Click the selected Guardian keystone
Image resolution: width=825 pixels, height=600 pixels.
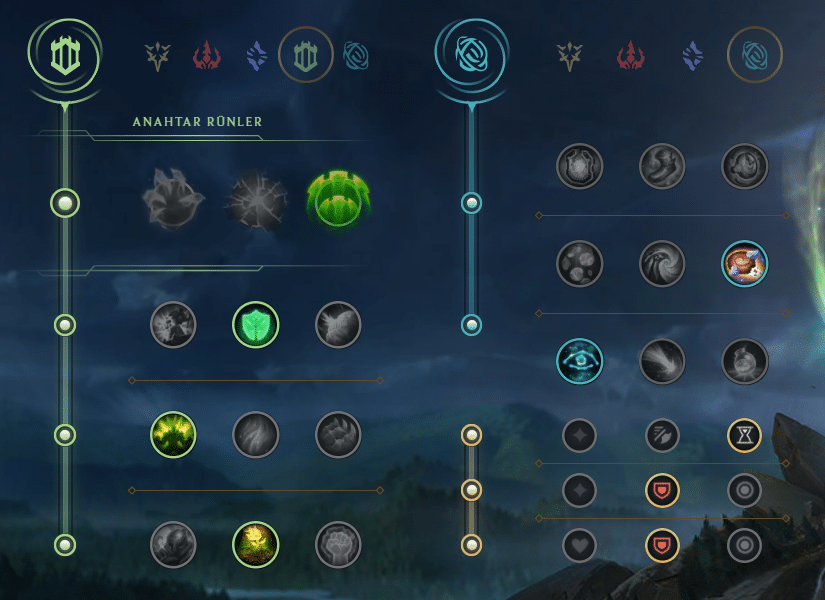click(x=339, y=199)
